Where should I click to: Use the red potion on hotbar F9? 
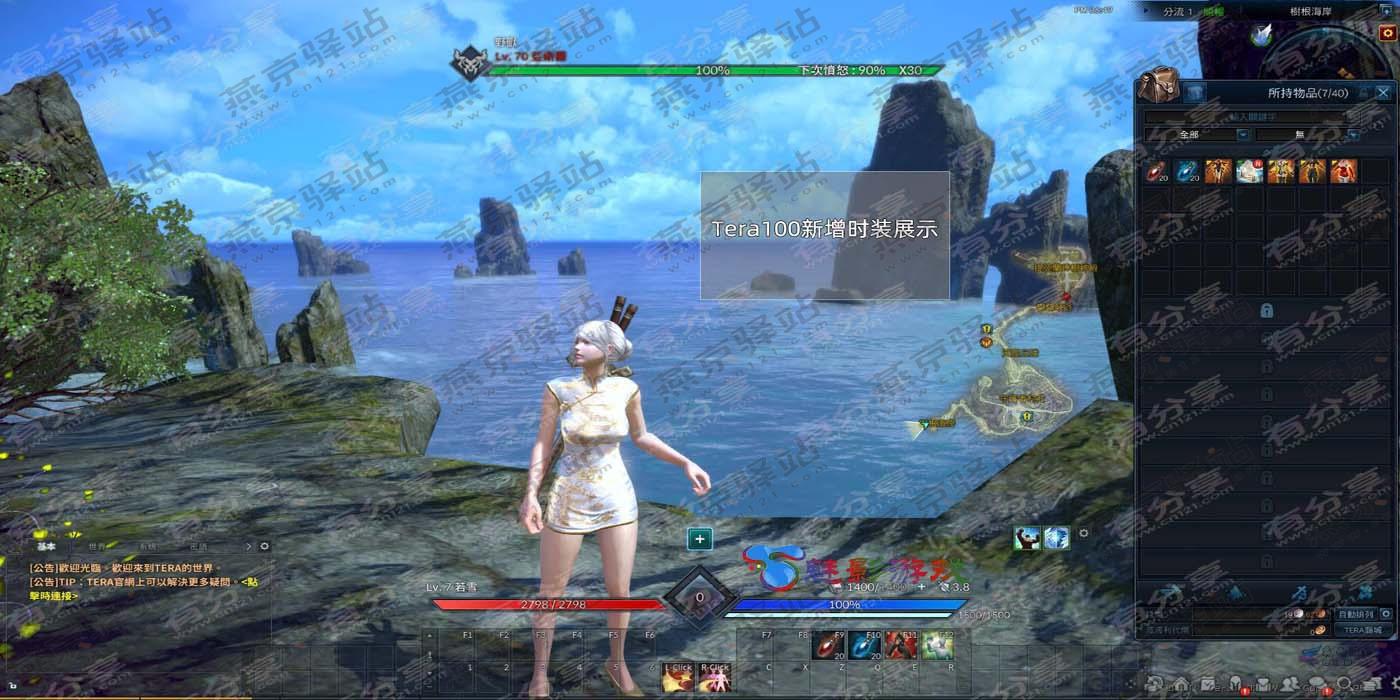tap(826, 646)
